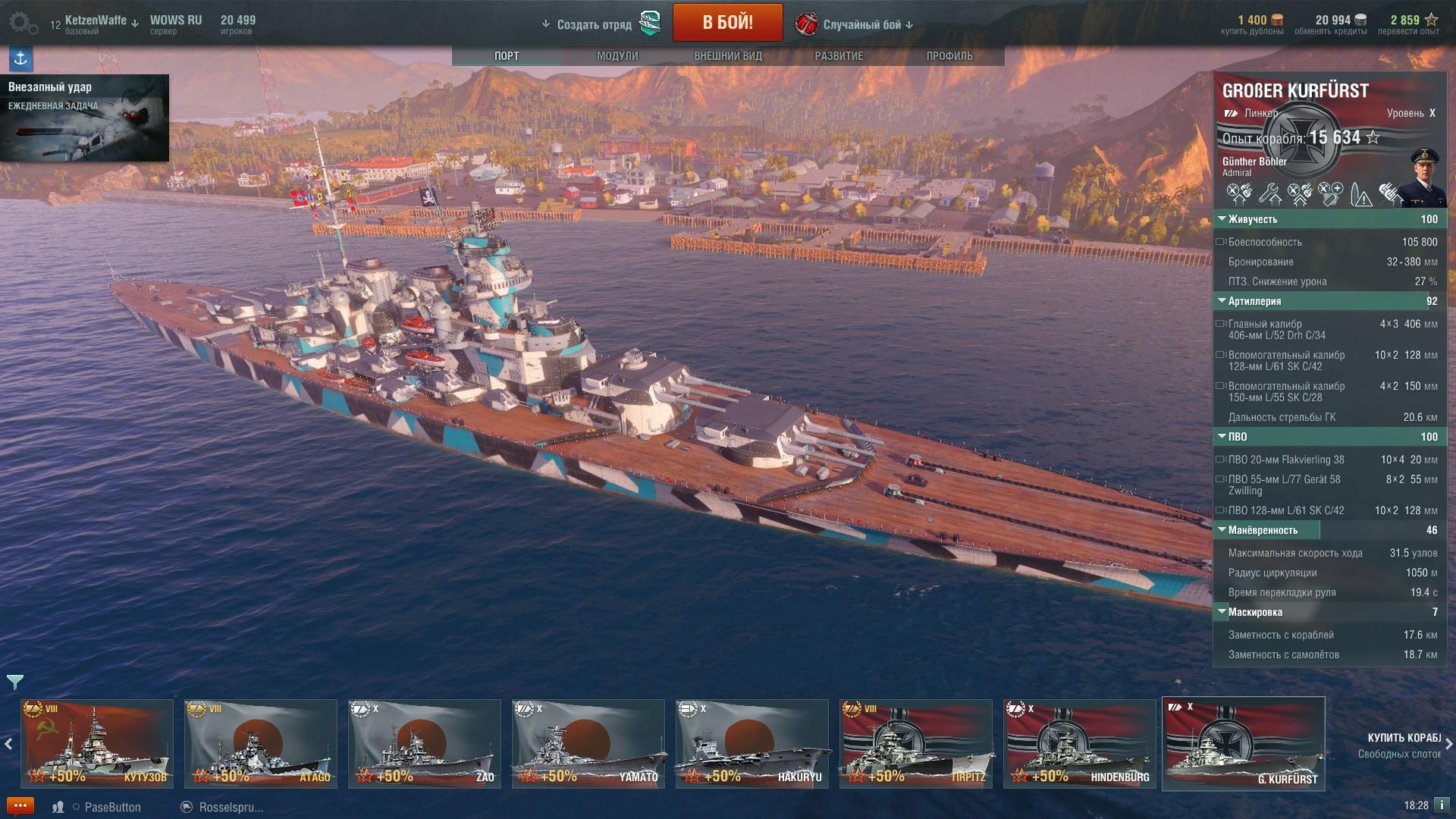Collapse the Артиллерия stats section
1456x819 pixels.
[1254, 301]
